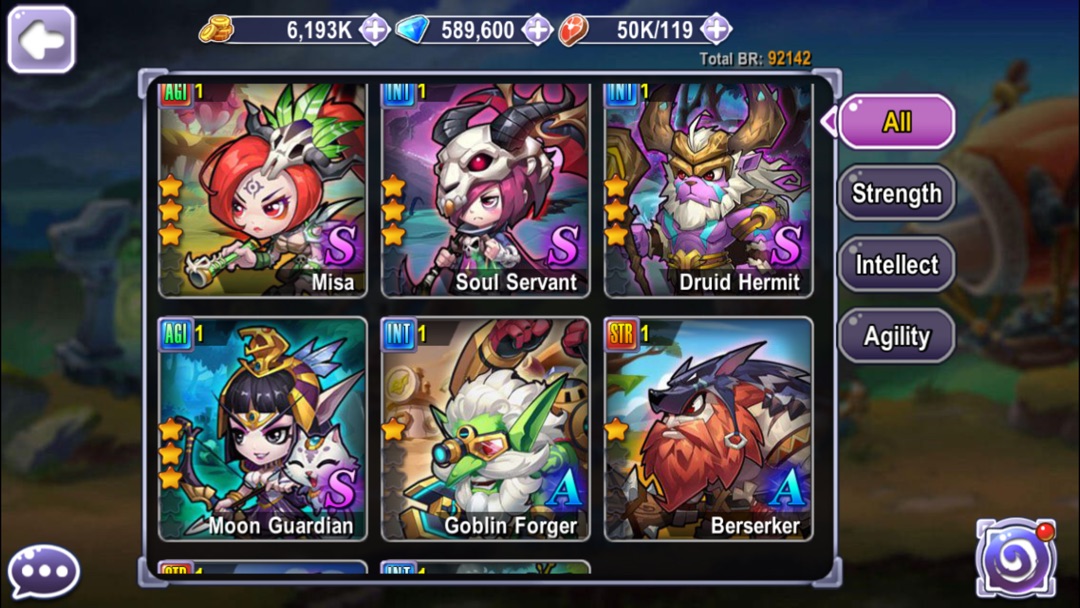Image resolution: width=1080 pixels, height=608 pixels.
Task: Select the Misa hero card
Action: click(263, 190)
